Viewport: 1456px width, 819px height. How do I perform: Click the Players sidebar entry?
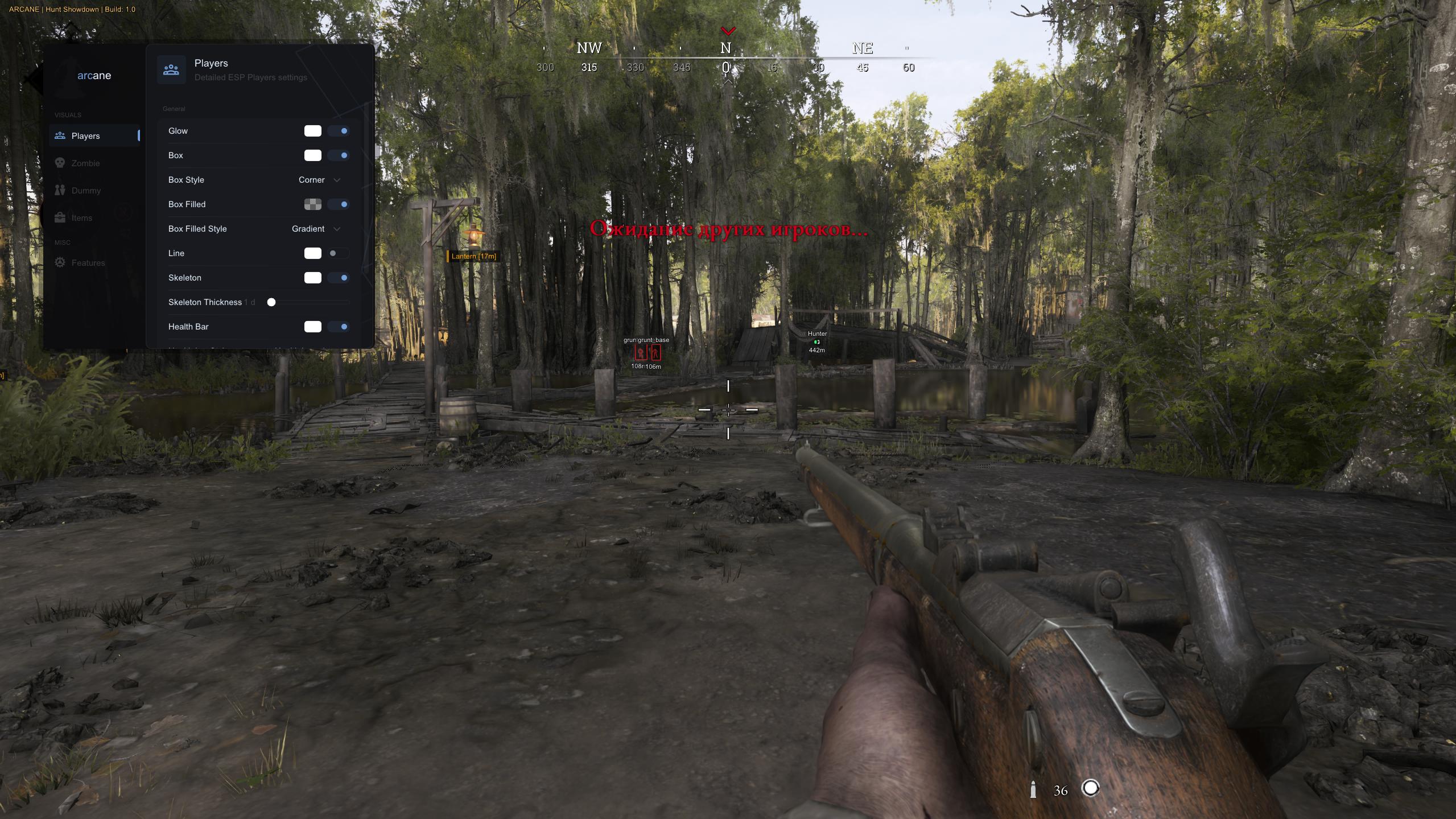pos(86,135)
